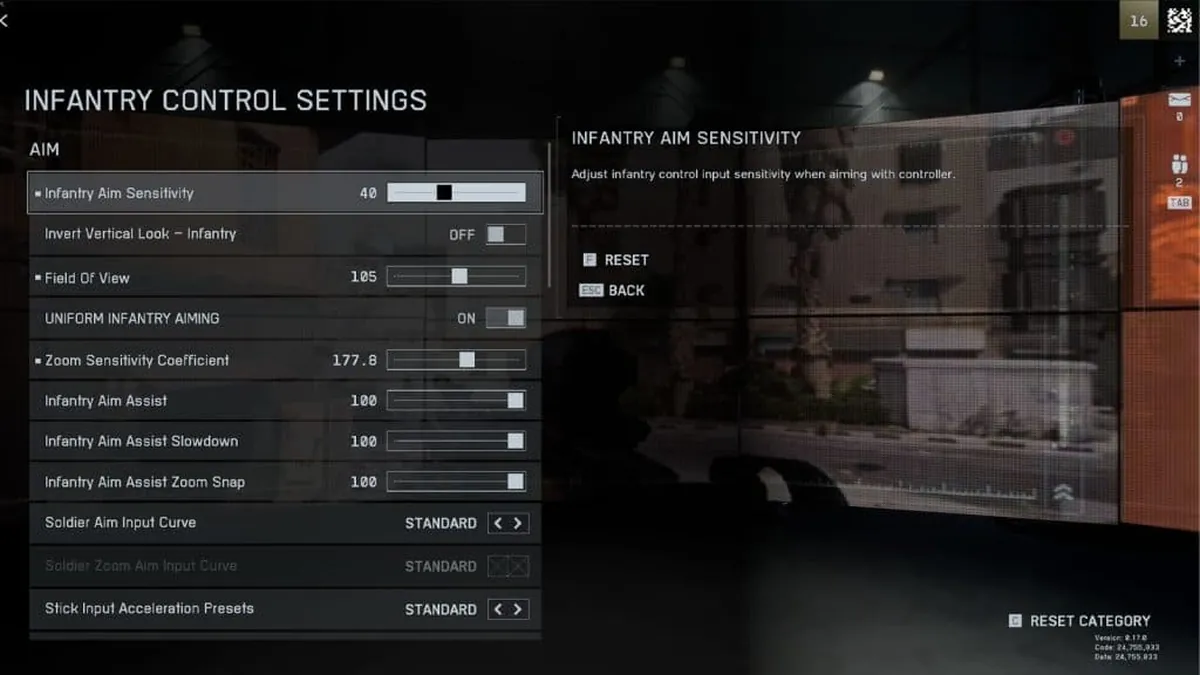Change the Infantry Aim Assist Zoom Snap slider
1200x675 pixels.
[456, 482]
